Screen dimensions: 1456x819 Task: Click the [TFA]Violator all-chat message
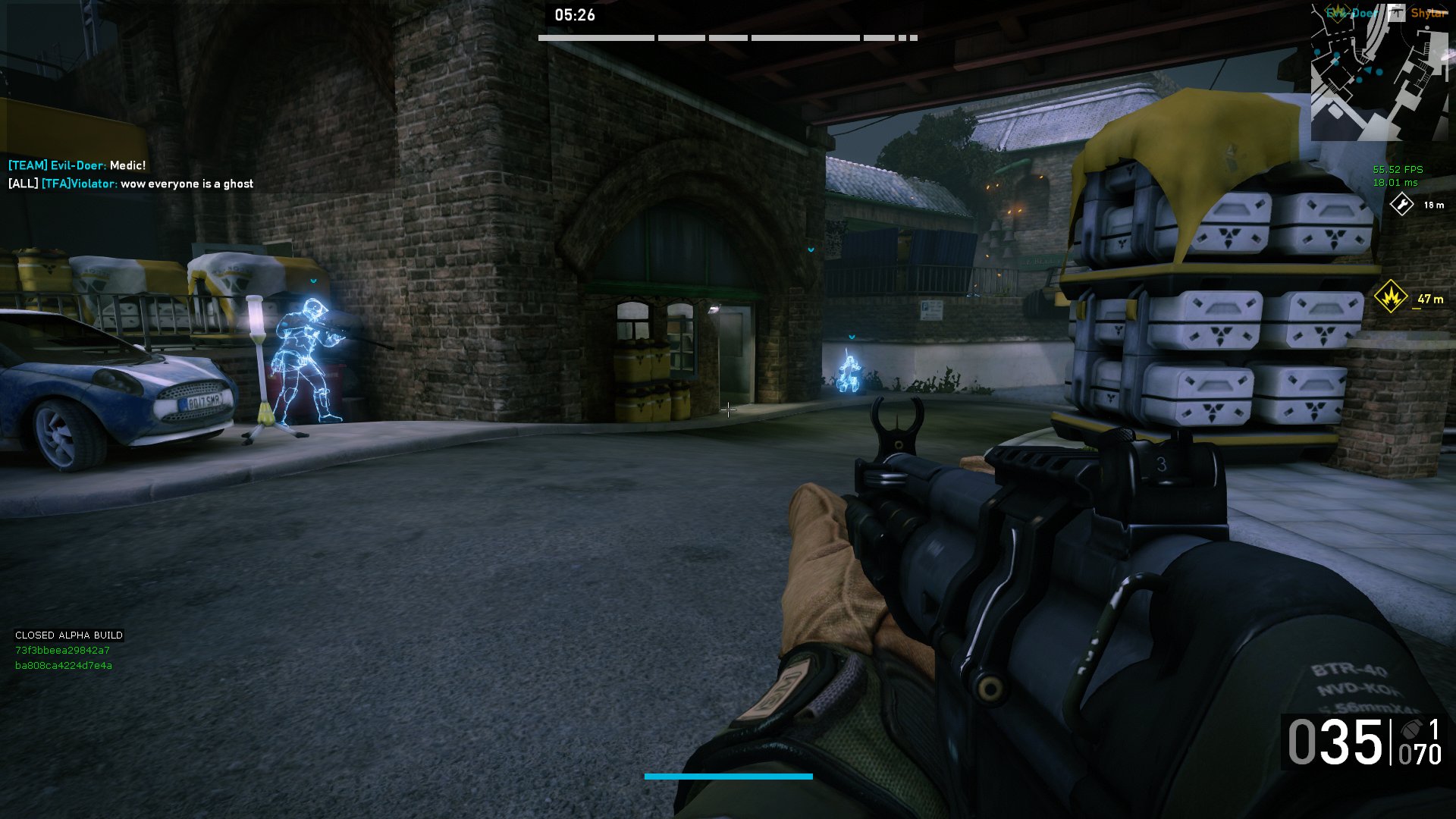coord(130,184)
